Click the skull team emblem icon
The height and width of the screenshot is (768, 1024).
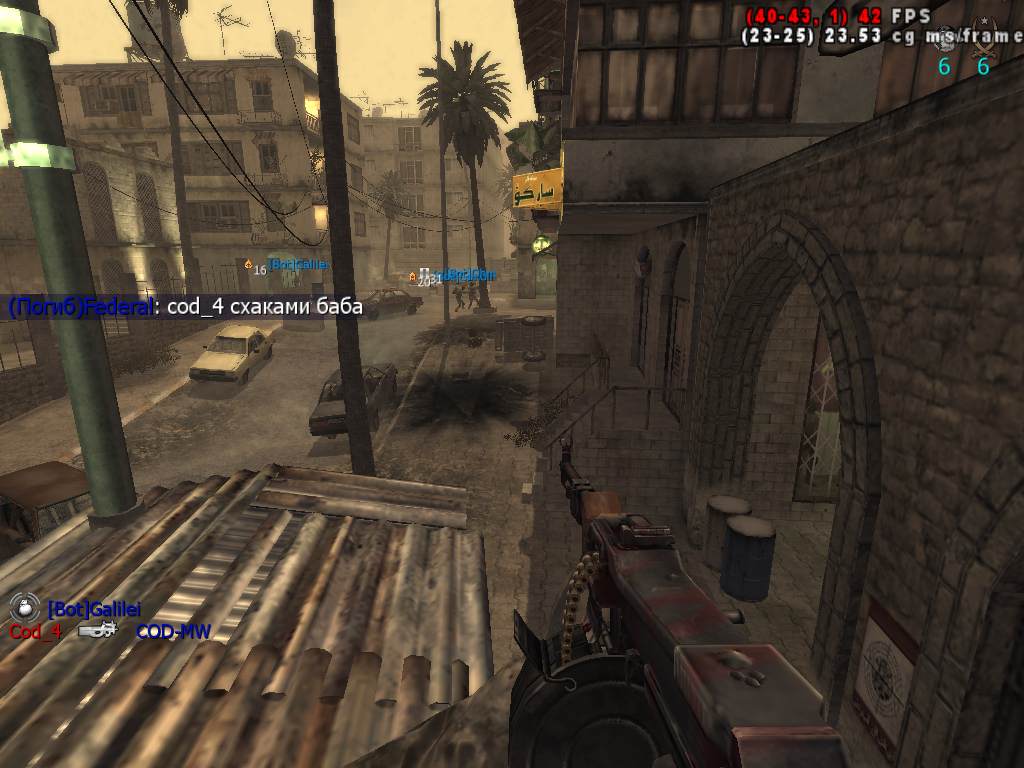(945, 38)
